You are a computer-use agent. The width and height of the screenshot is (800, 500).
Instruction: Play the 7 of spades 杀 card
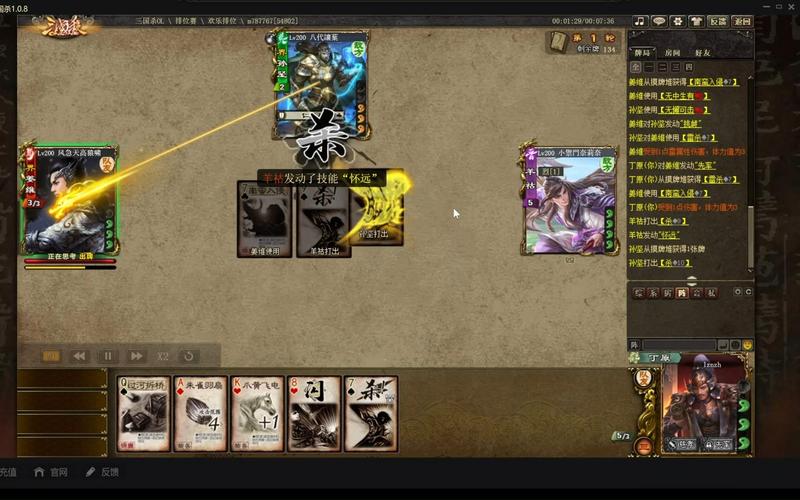click(x=371, y=413)
